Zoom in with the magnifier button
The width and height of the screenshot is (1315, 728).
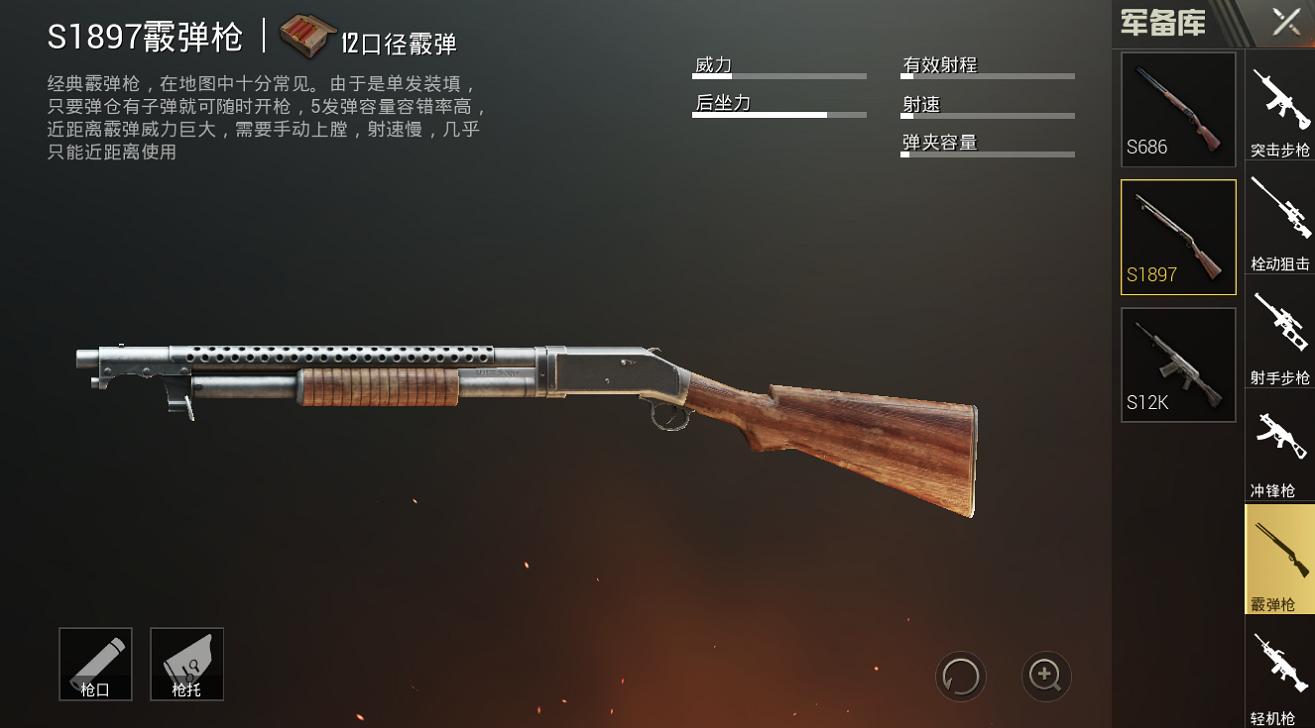[x=1046, y=676]
